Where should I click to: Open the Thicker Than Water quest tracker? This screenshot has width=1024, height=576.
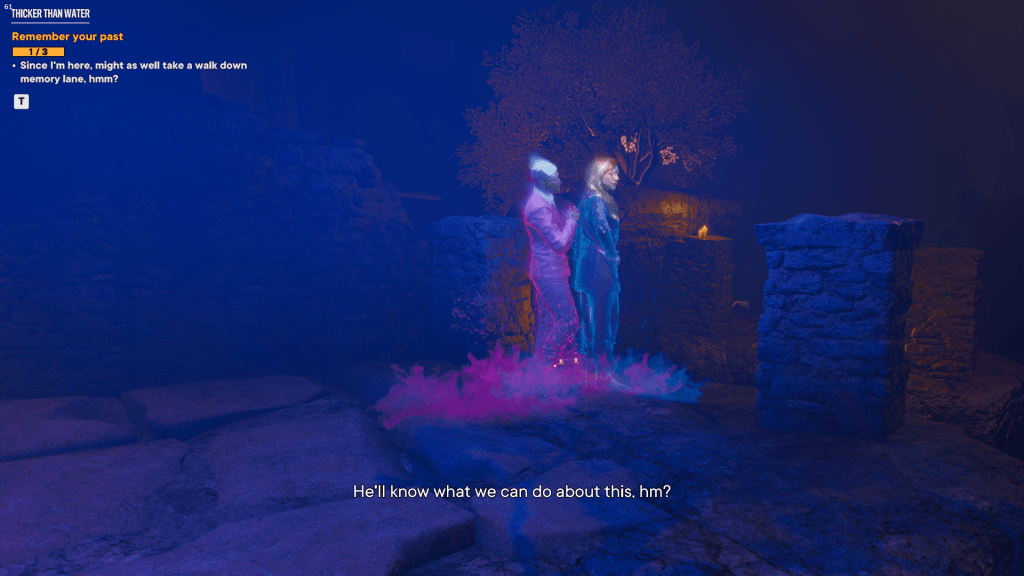tap(50, 14)
